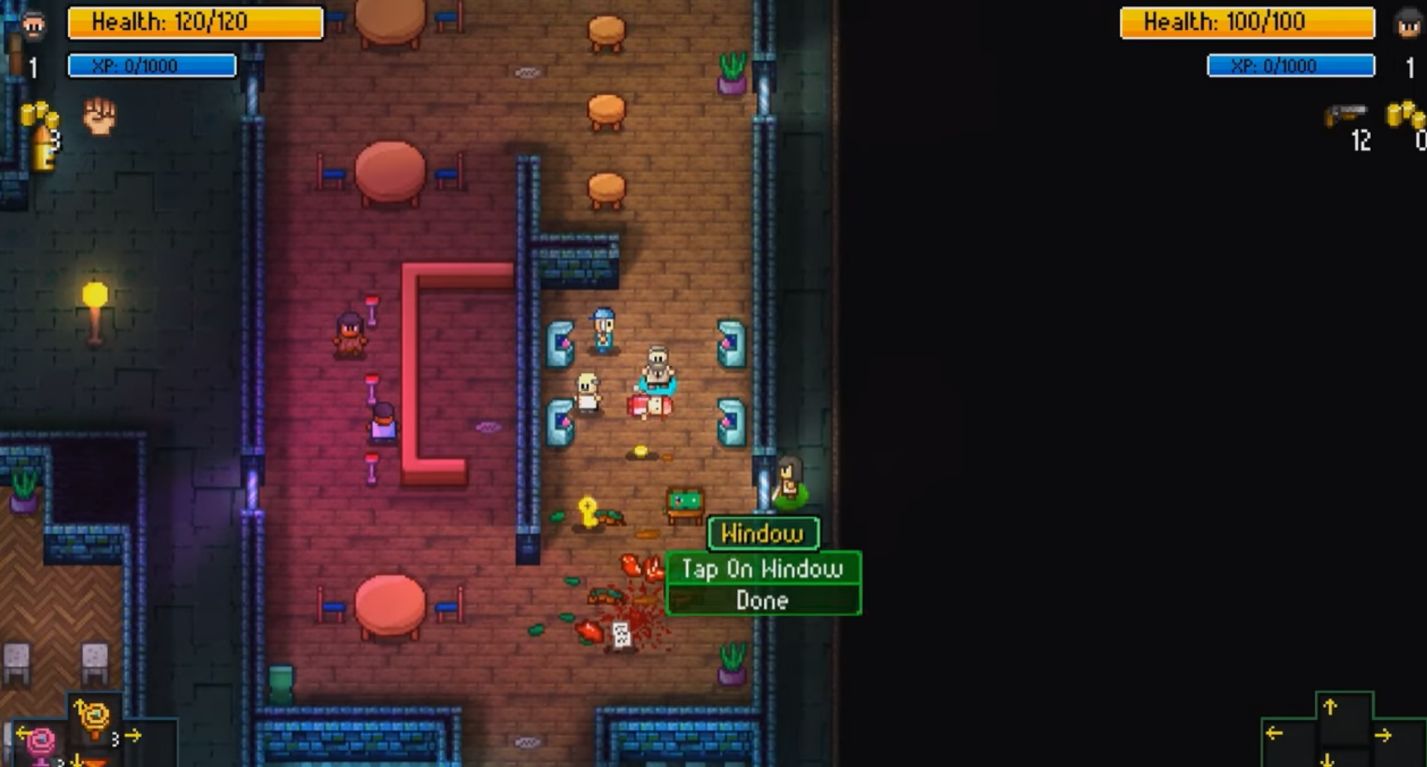Viewport: 1427px width, 767px height.
Task: Choose Tap On Window from the menu
Action: click(761, 568)
